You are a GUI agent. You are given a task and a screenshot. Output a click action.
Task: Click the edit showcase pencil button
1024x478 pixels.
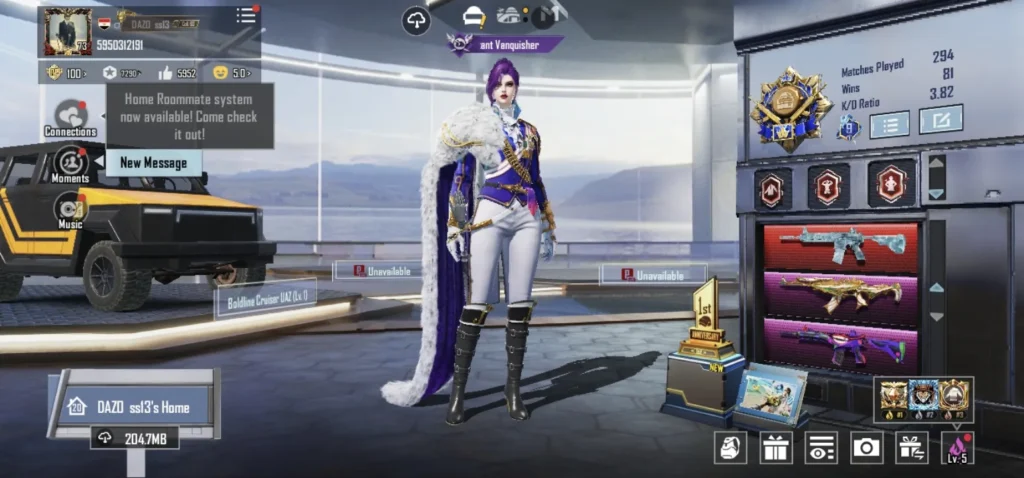click(940, 120)
